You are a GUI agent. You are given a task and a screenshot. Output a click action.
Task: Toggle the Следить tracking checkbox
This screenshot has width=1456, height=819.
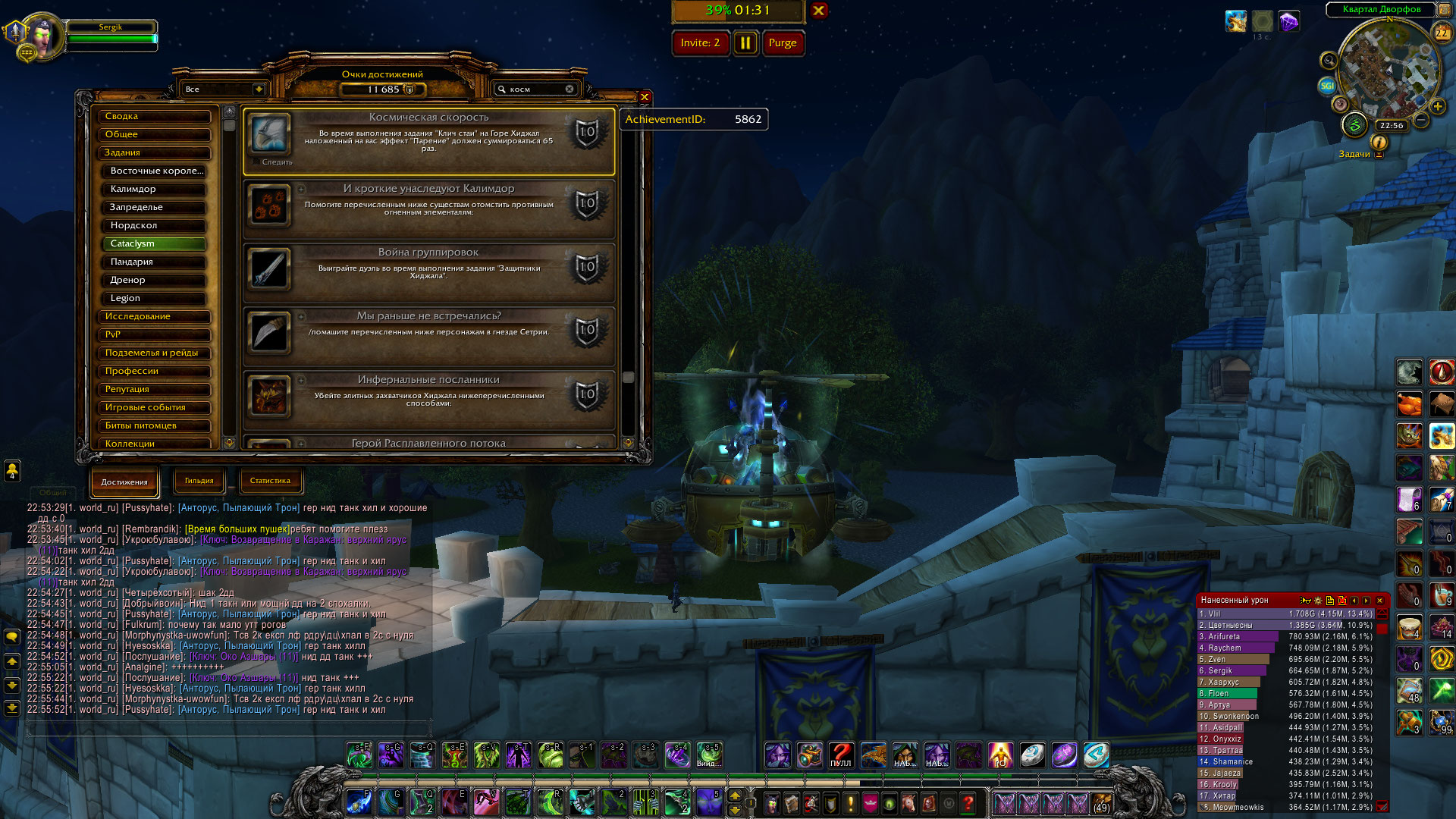click(x=256, y=162)
